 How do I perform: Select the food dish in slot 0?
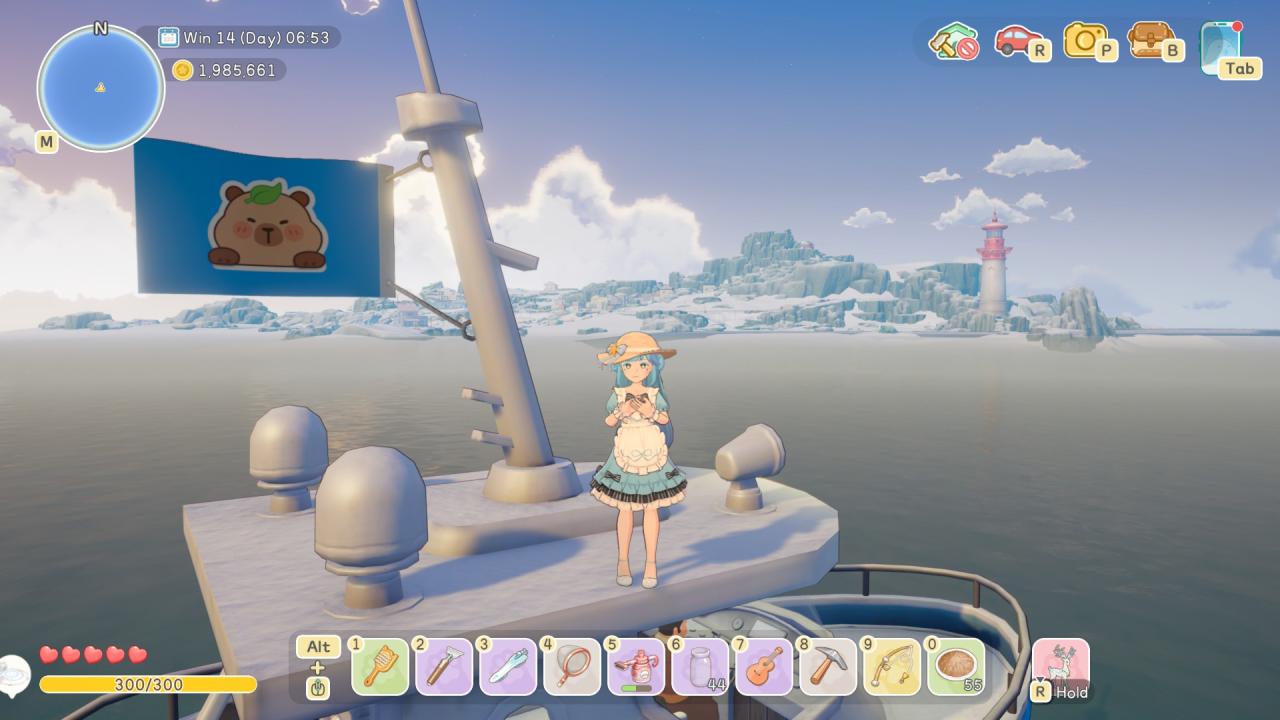(956, 666)
